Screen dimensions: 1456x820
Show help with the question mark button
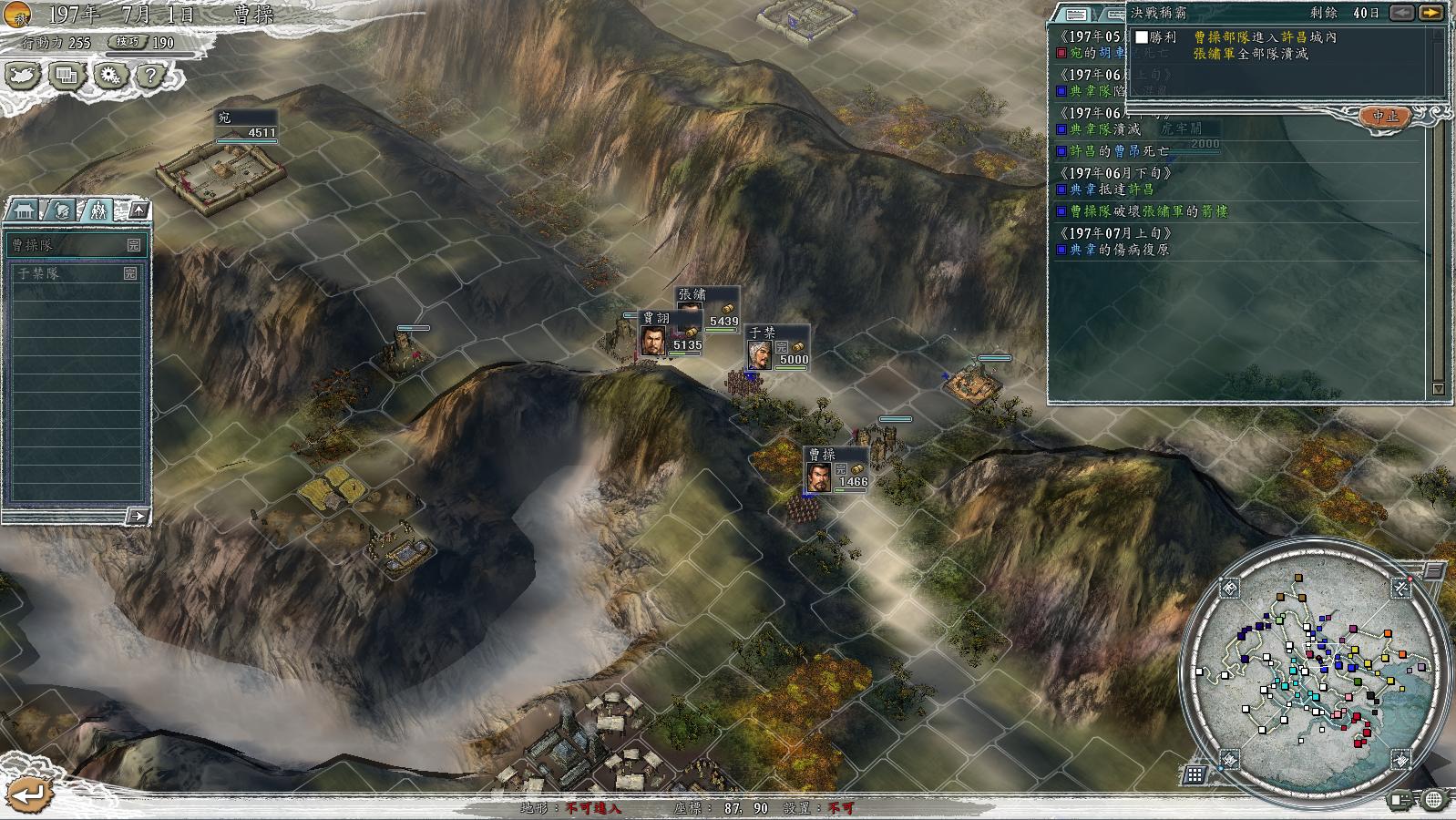pos(150,76)
